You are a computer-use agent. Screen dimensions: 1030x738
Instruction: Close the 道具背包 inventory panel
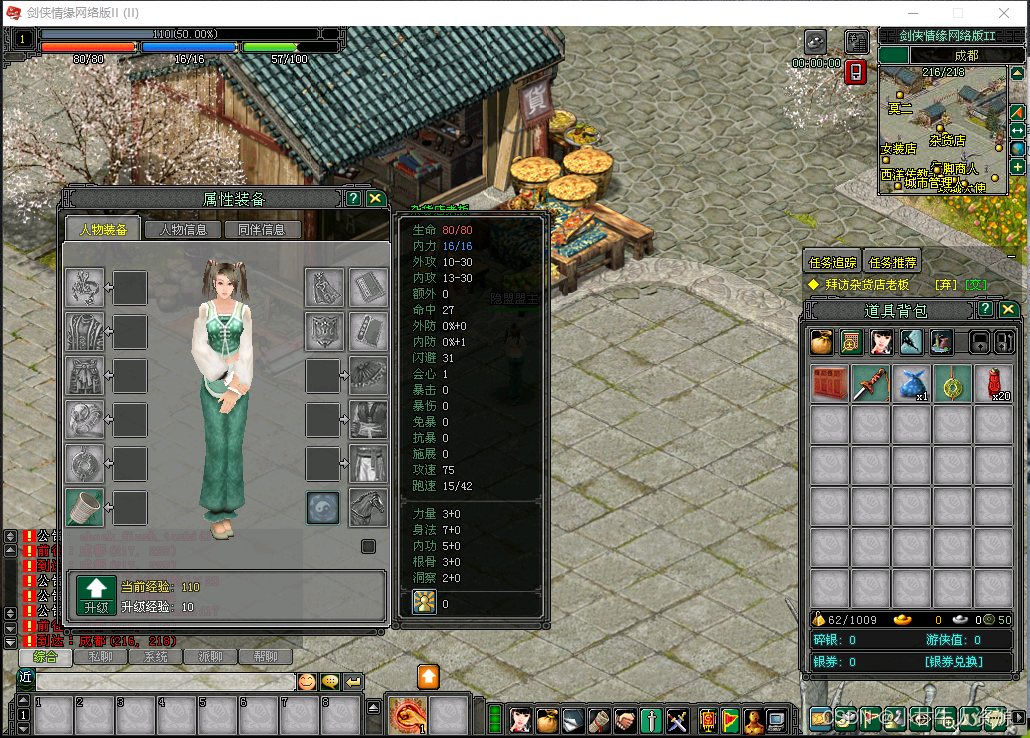tap(1008, 309)
